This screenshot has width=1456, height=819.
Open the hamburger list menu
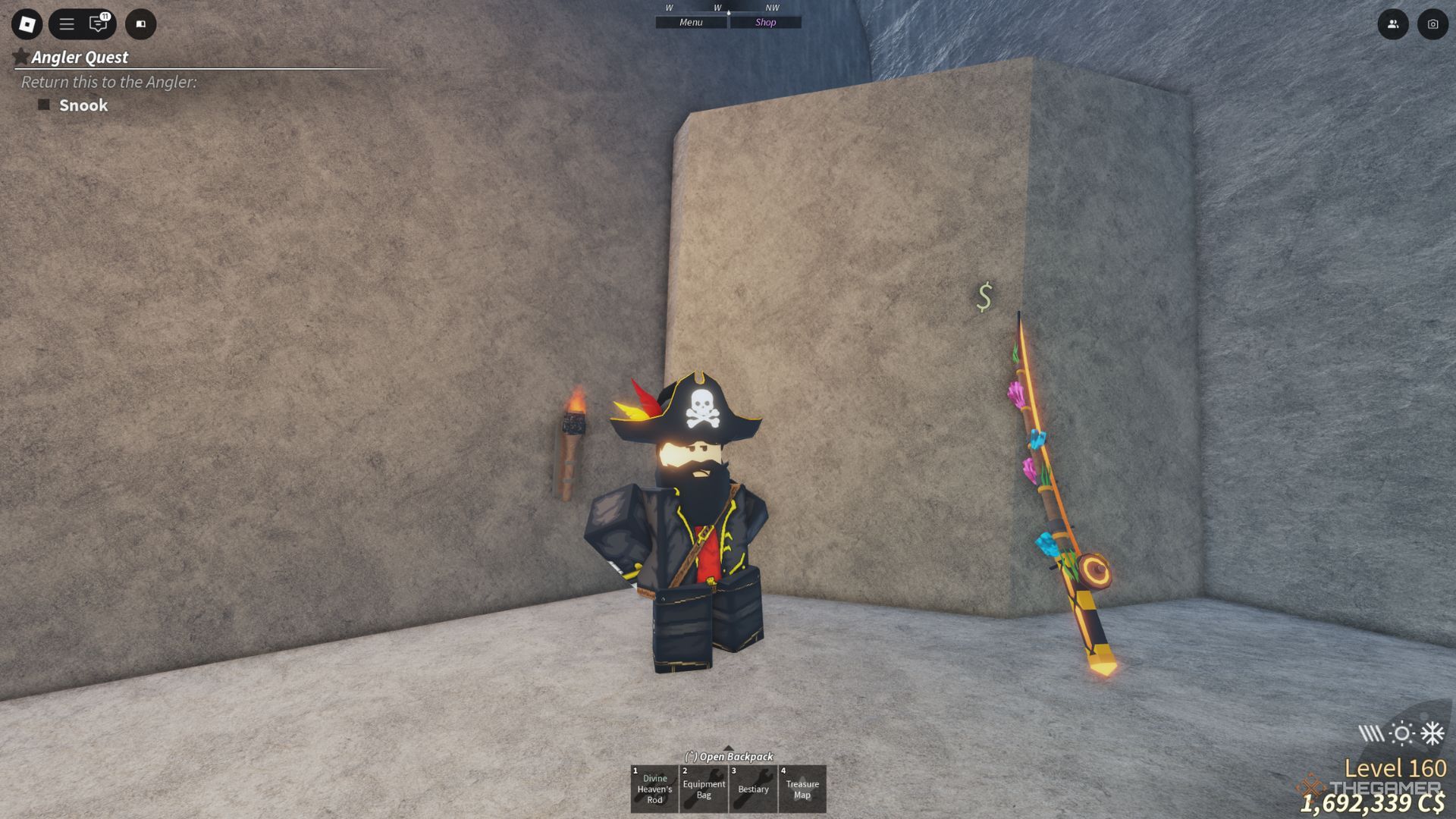pyautogui.click(x=67, y=24)
